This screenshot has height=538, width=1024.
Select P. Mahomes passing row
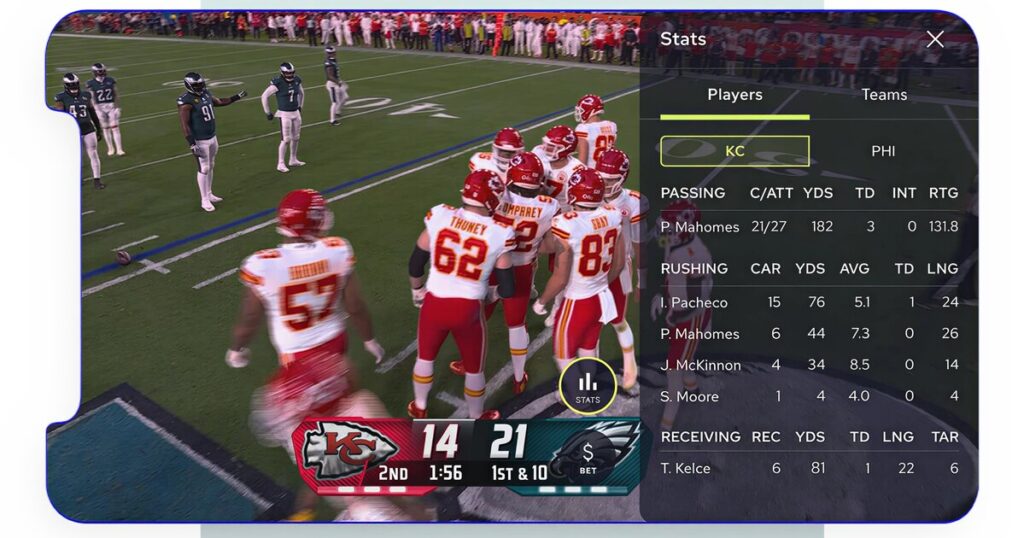[808, 227]
